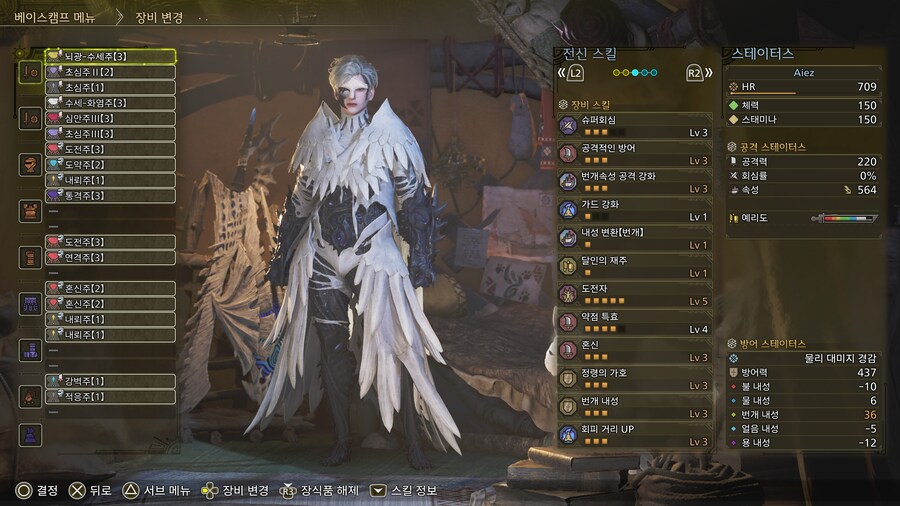Choose the 통격주【3】 decoration
Viewport: 900px width, 506px height.
tap(110, 196)
